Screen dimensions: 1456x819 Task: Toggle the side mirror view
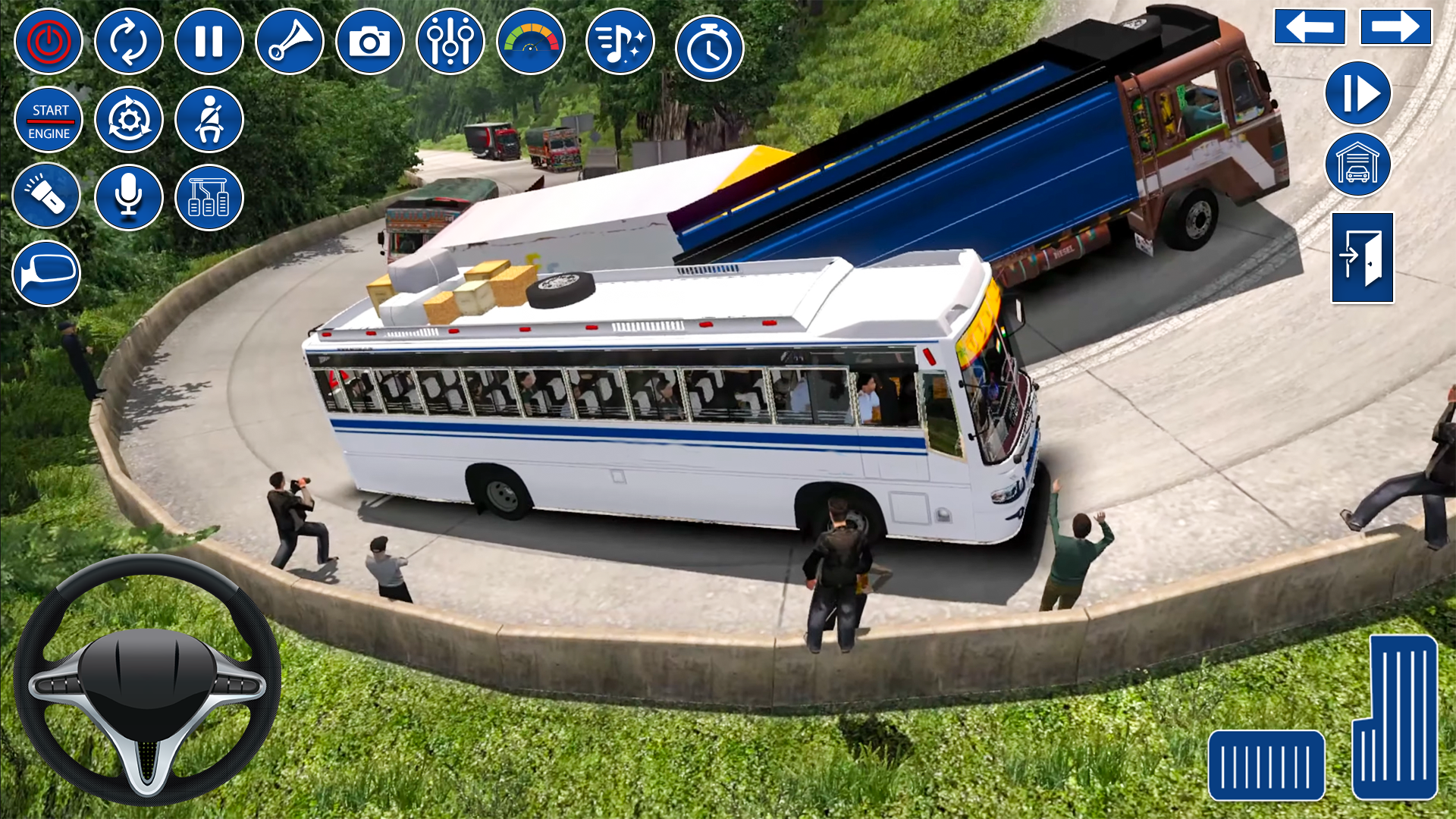pos(47,273)
